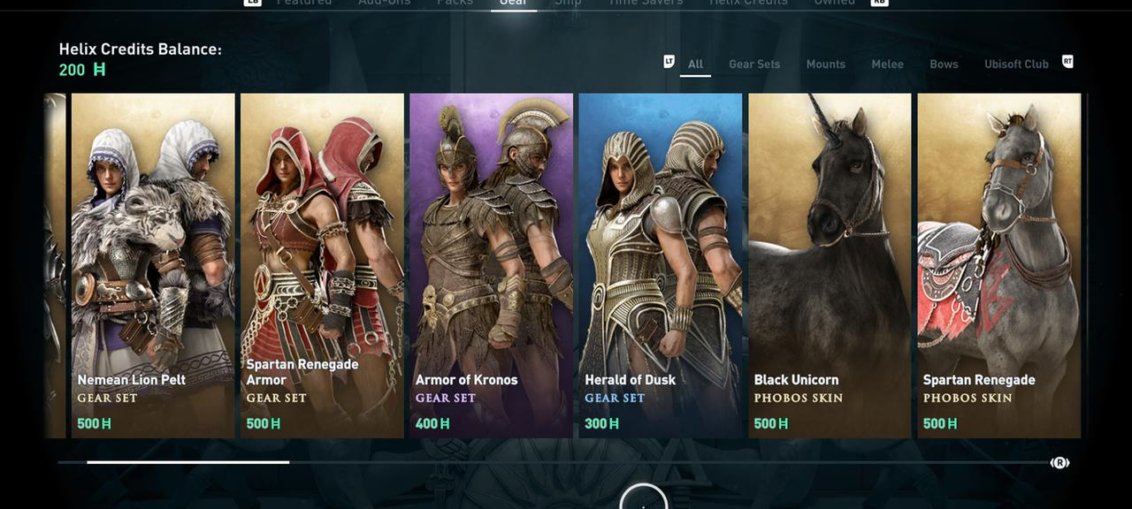This screenshot has width=1132, height=509.
Task: Show the Bows category
Action: point(943,64)
